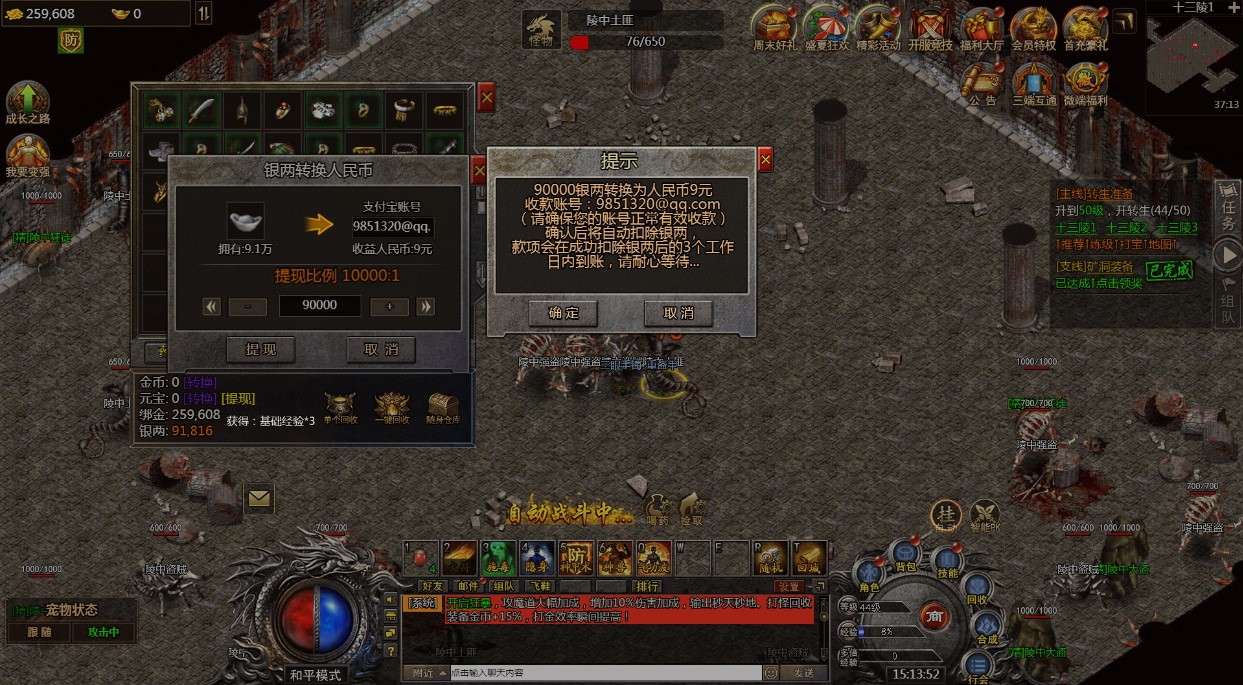Screen dimensions: 1243x685
Task: Confirm the conversion with the 确定 button
Action: point(563,313)
